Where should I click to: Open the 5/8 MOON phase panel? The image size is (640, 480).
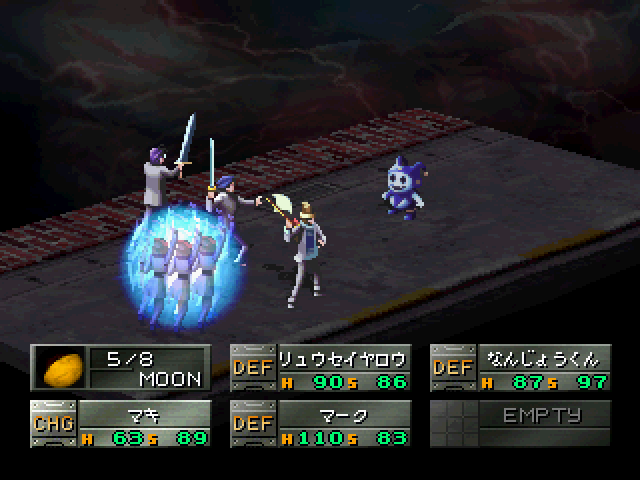coord(120,368)
